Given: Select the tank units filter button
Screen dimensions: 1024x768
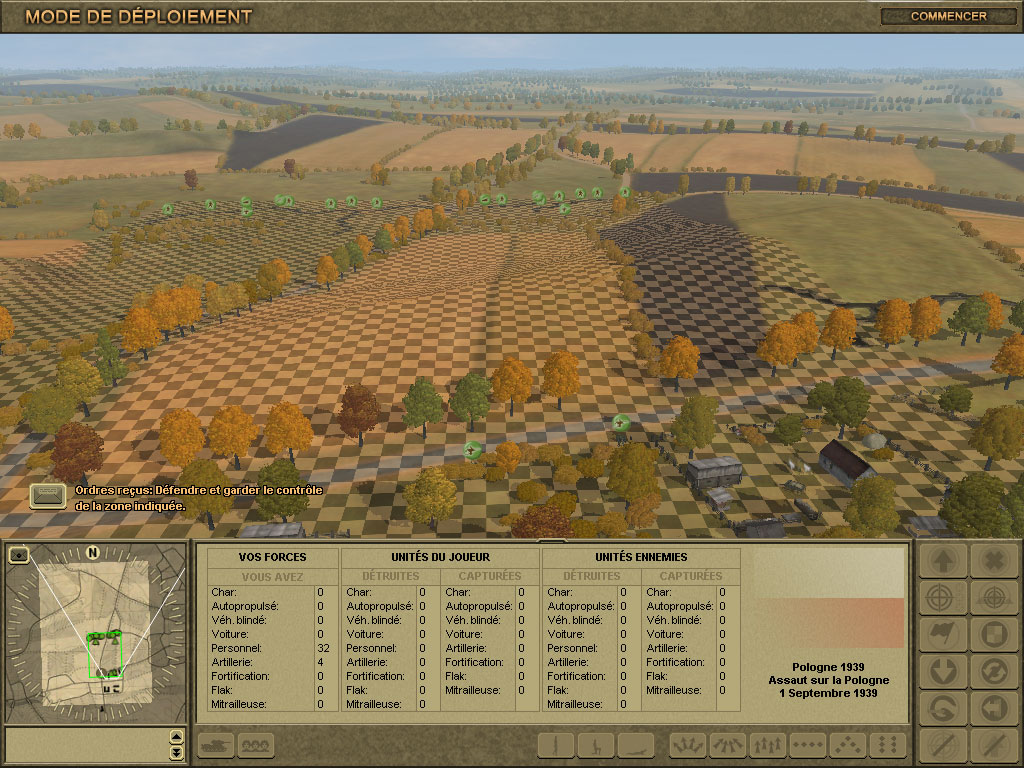Looking at the screenshot, I should 217,745.
